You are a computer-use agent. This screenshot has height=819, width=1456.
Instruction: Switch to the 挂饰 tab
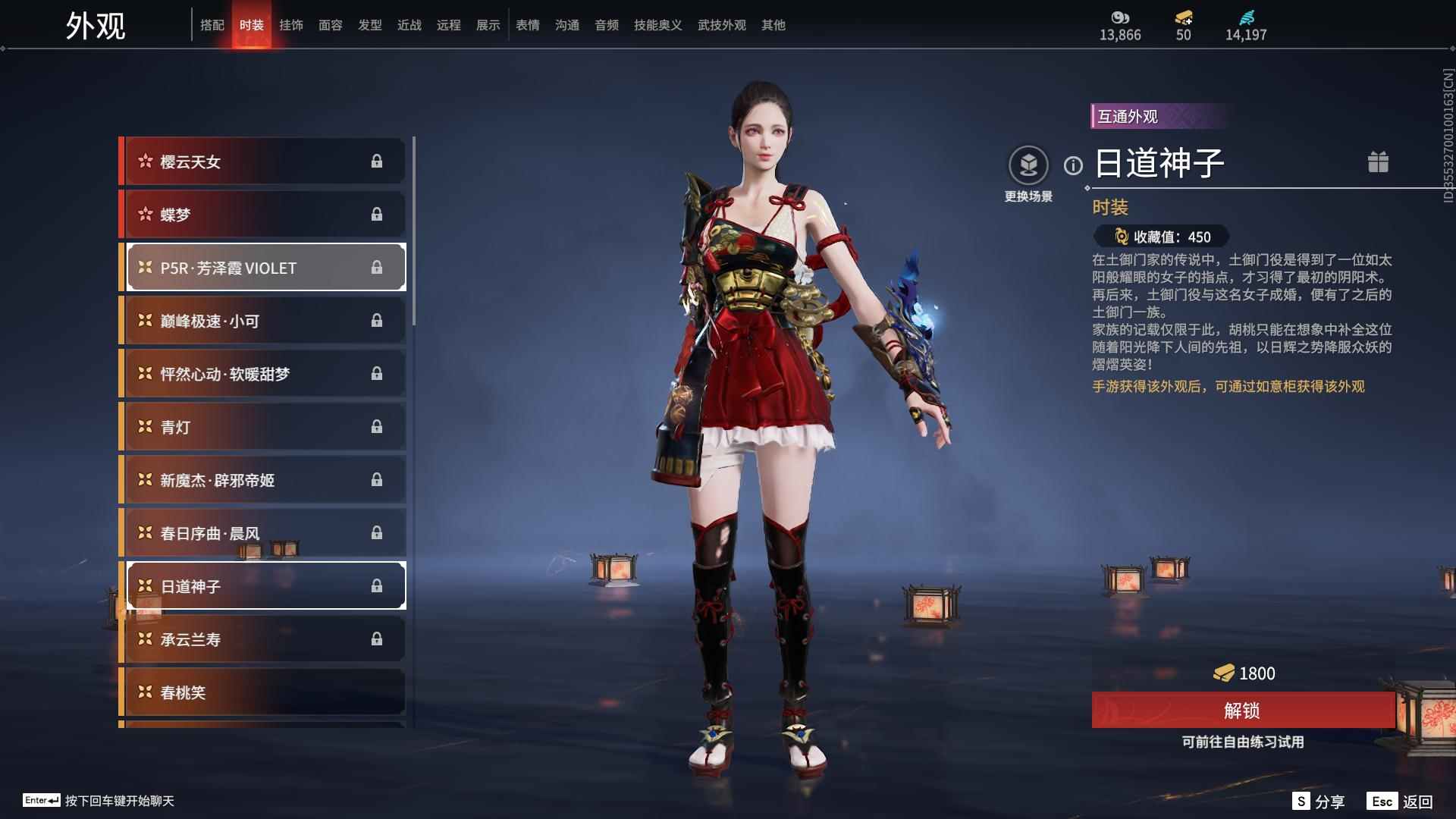(x=292, y=24)
